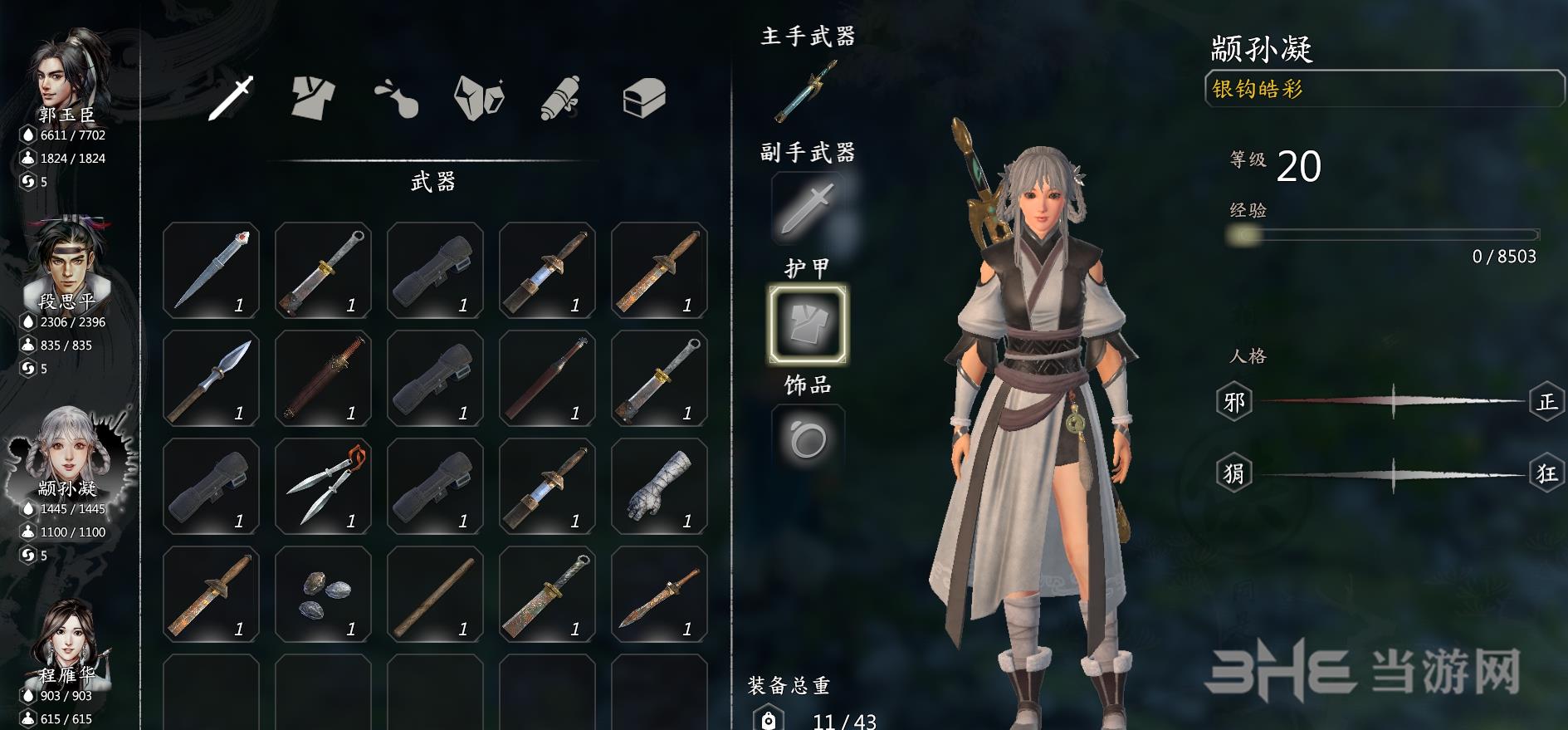Select the stone gauntlet fist weapon
The width and height of the screenshot is (1568, 730).
coord(659,486)
